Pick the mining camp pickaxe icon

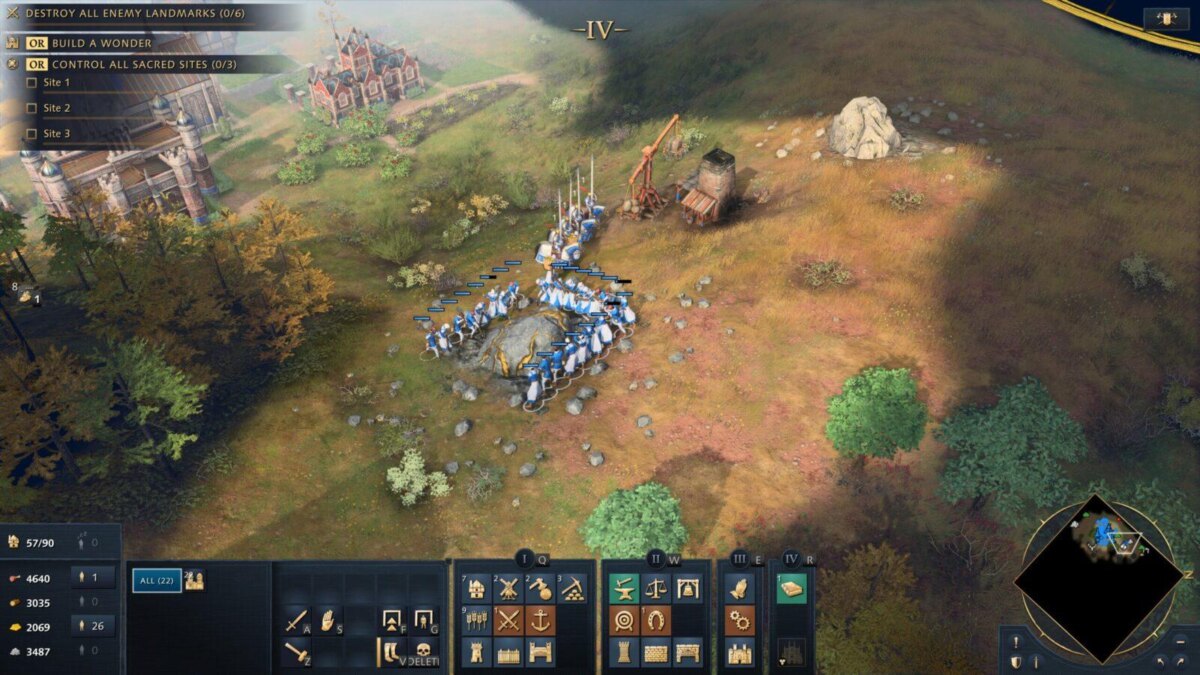click(x=573, y=588)
